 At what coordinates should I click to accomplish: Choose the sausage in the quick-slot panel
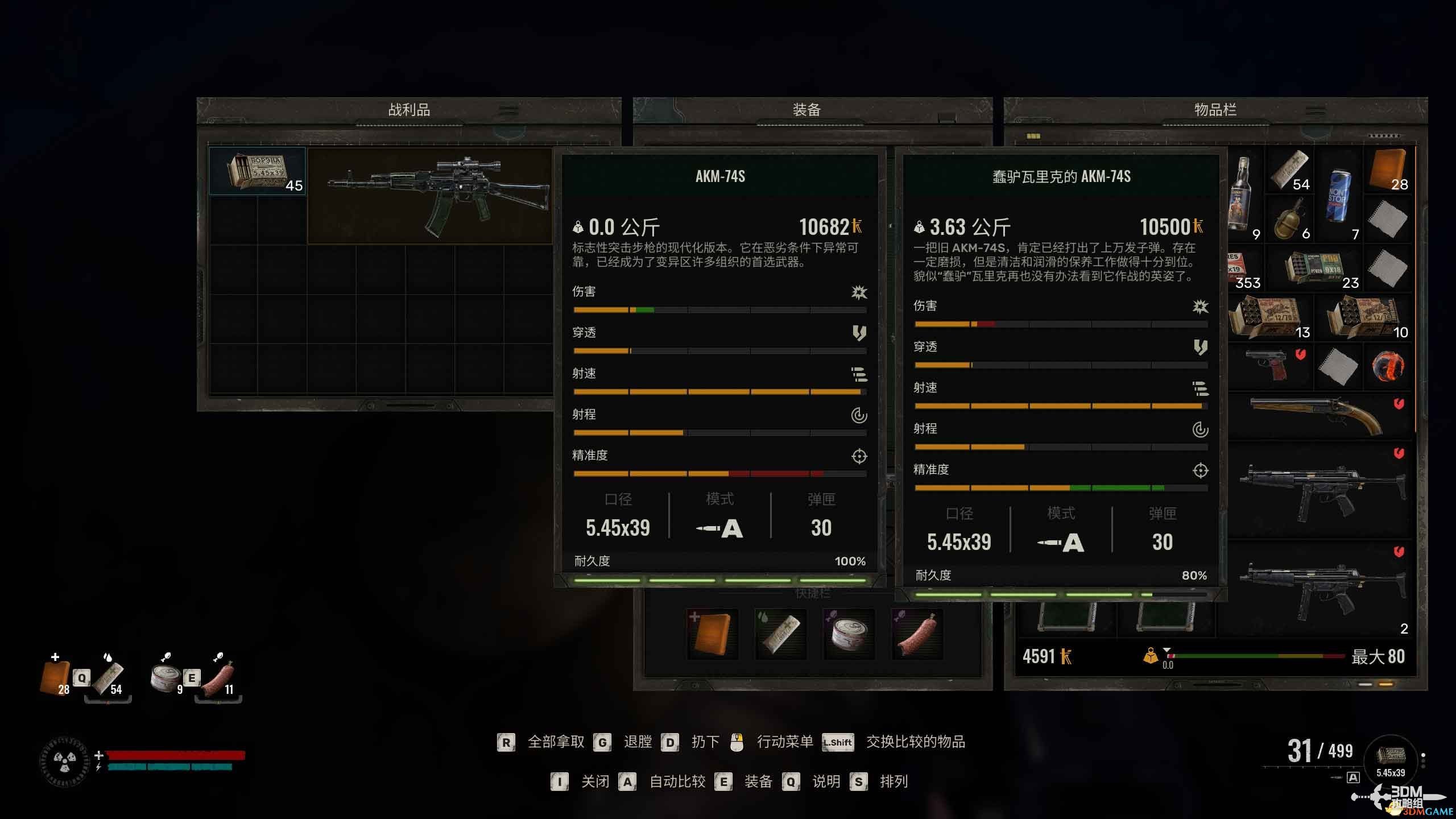coord(917,634)
